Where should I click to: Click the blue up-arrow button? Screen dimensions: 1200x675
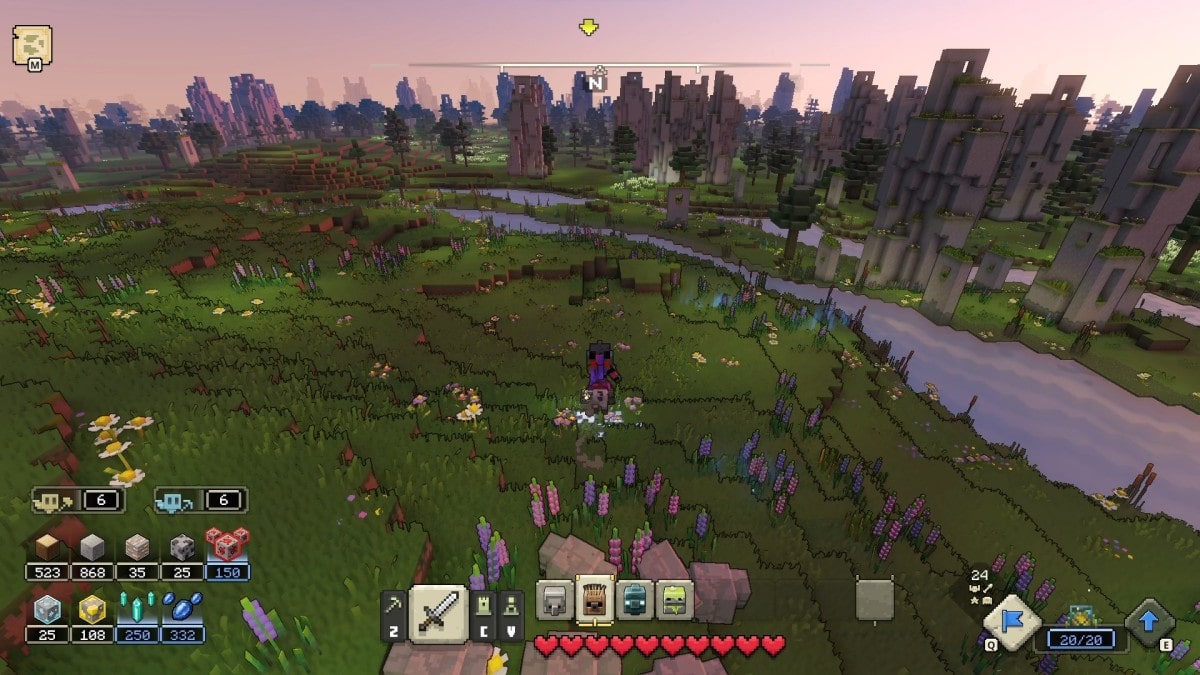pyautogui.click(x=1148, y=622)
